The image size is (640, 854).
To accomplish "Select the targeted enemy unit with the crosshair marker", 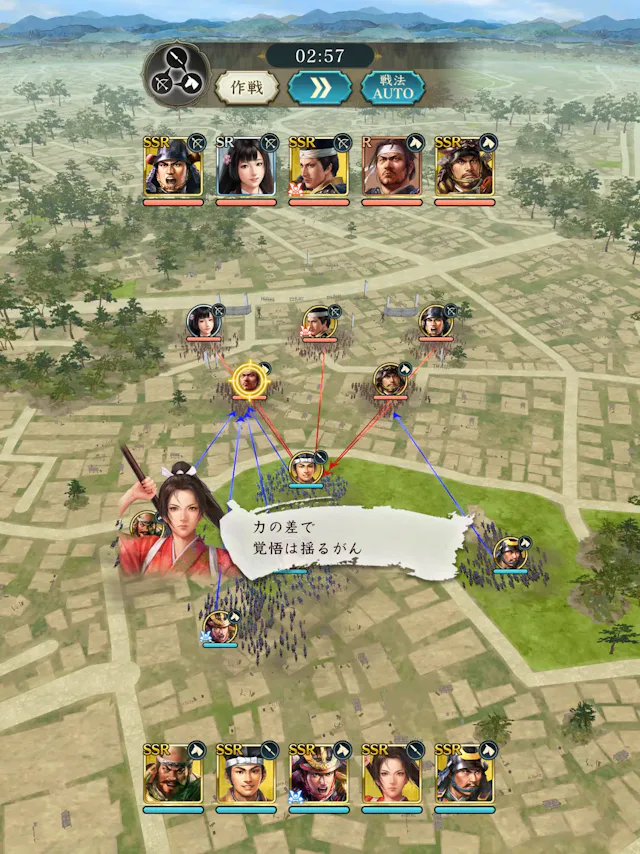I will (x=247, y=381).
